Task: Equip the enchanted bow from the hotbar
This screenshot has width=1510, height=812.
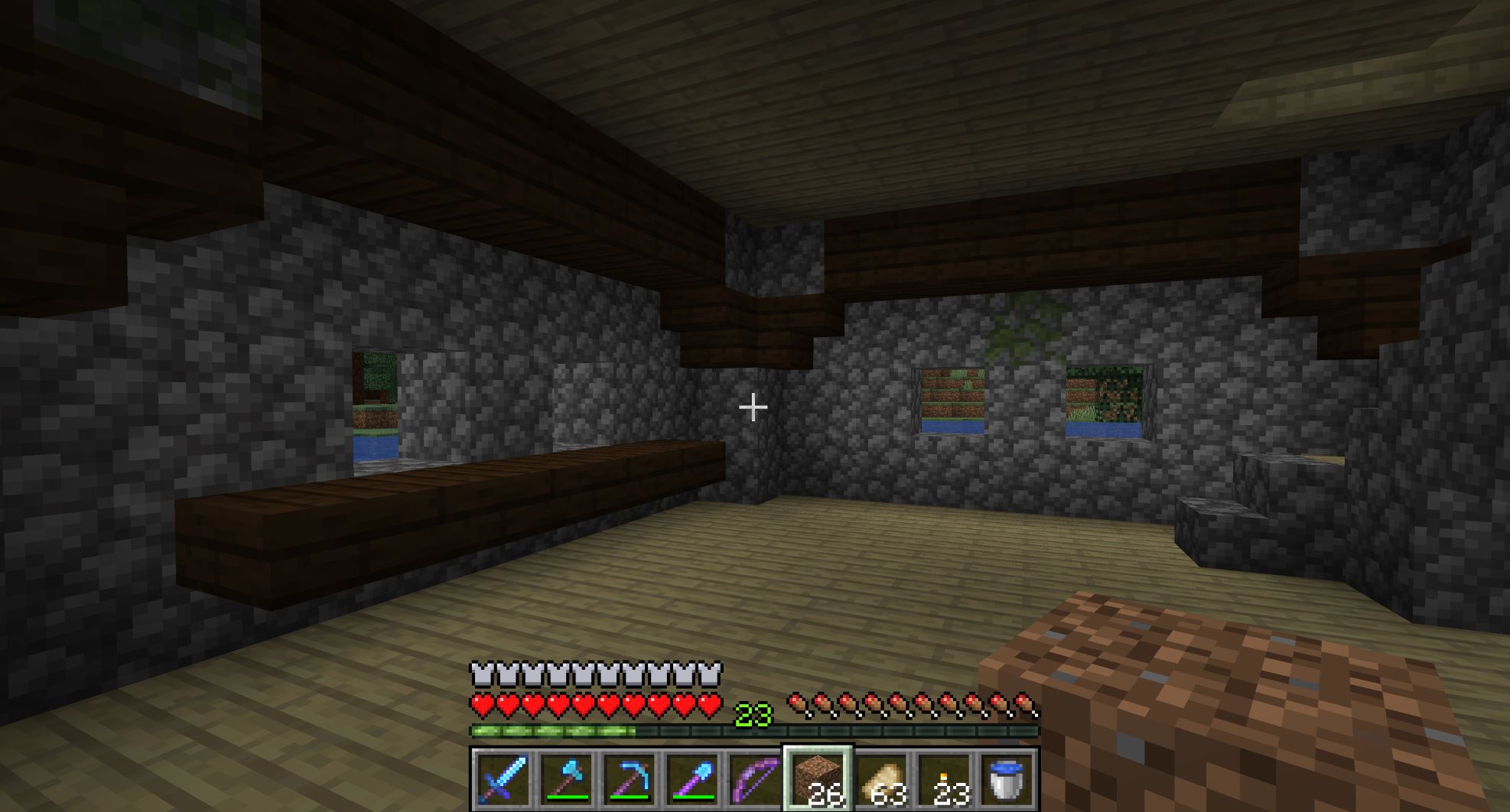Action: [x=754, y=779]
